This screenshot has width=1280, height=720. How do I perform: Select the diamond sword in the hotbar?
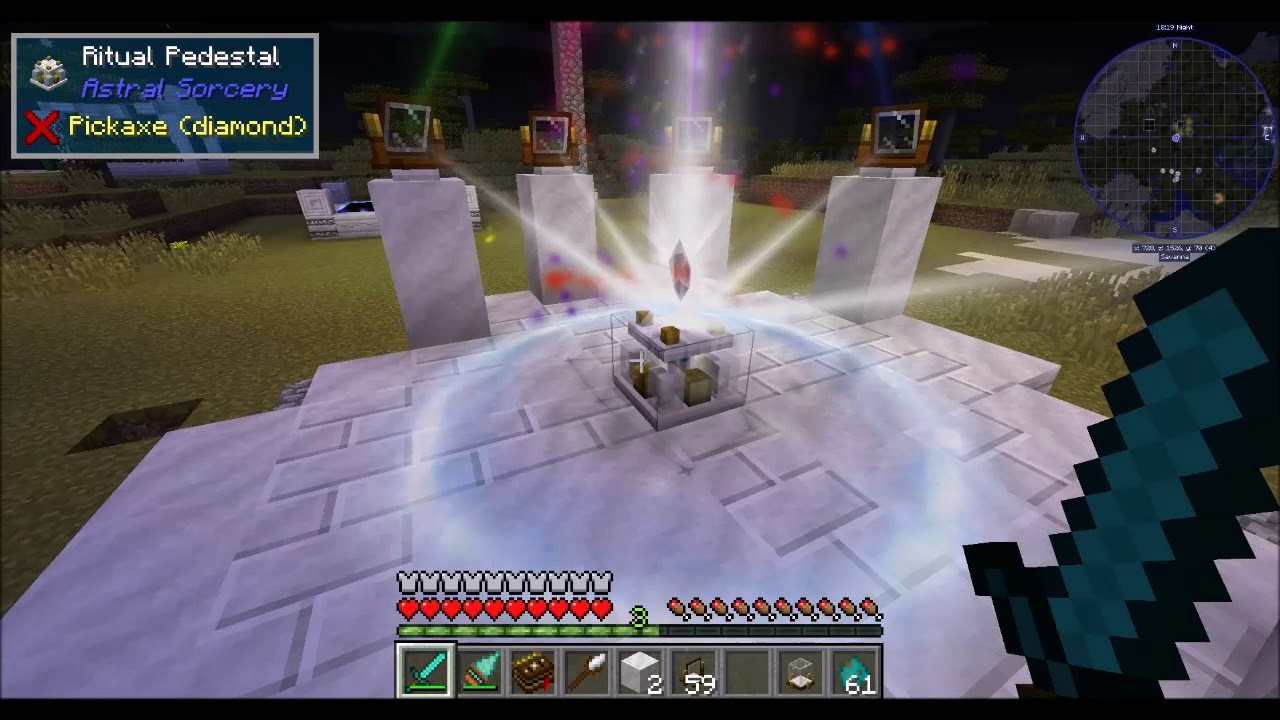point(425,673)
